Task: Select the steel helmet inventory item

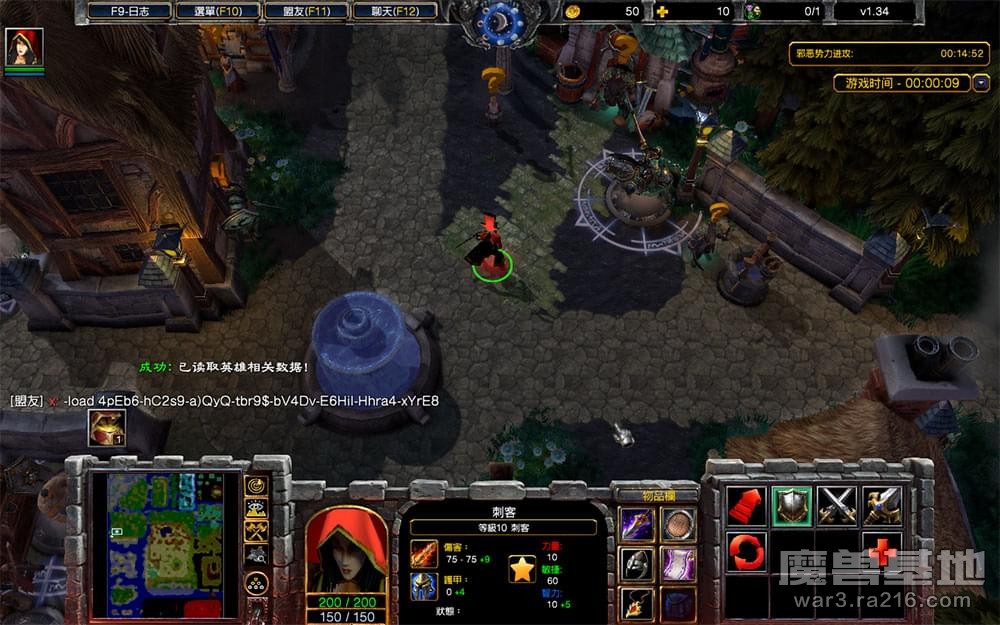Action: pyautogui.click(x=637, y=563)
